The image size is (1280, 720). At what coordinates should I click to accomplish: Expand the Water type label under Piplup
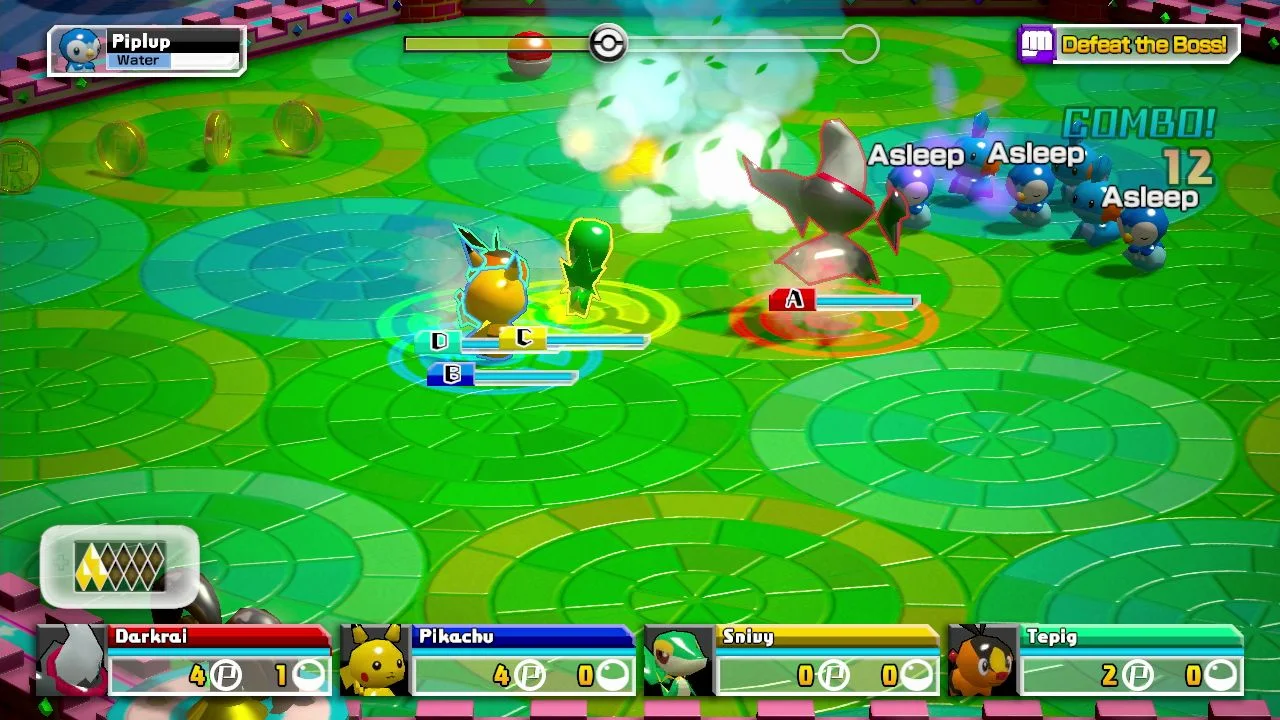point(137,61)
